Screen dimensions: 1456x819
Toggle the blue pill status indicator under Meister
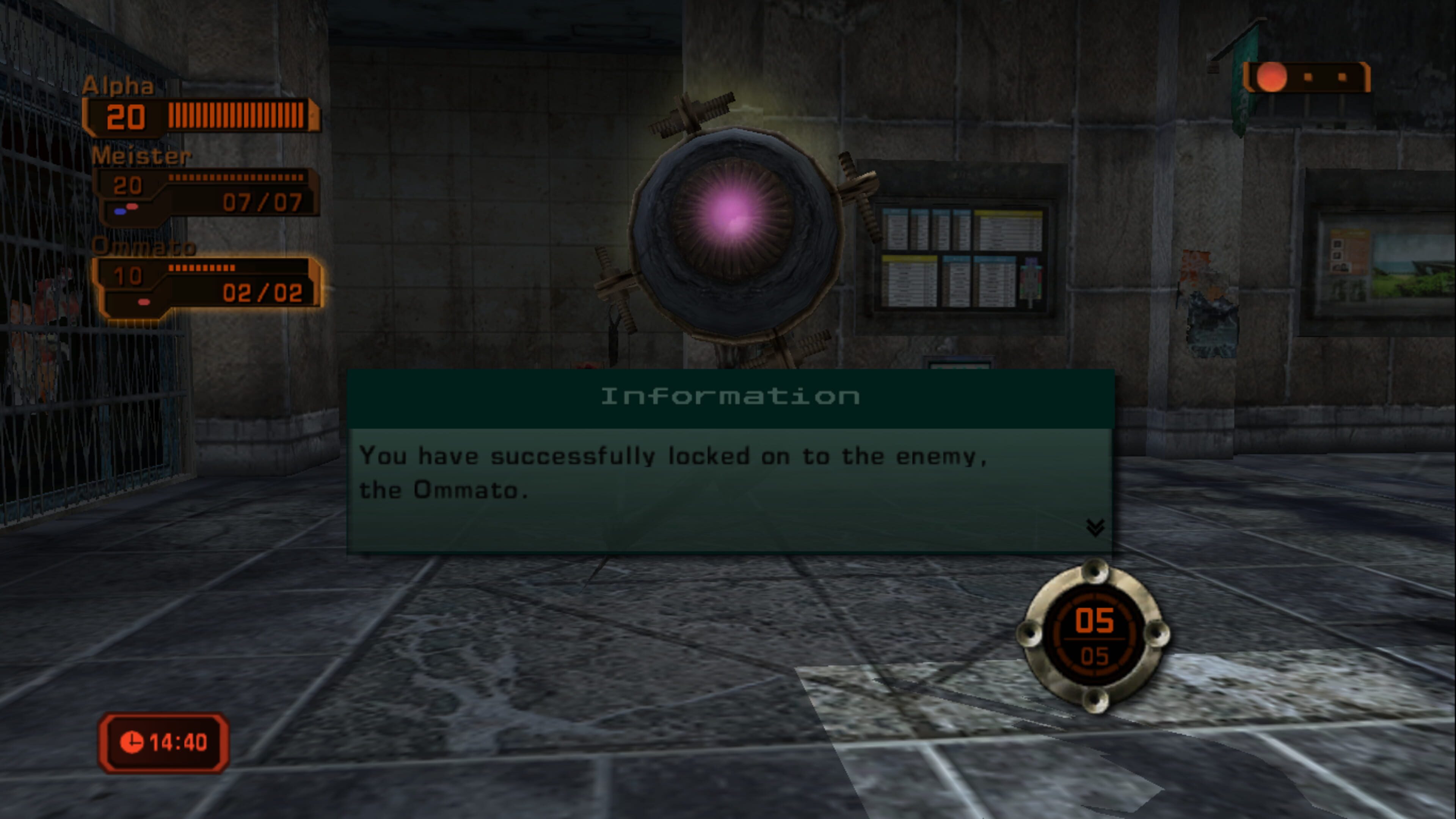121,212
